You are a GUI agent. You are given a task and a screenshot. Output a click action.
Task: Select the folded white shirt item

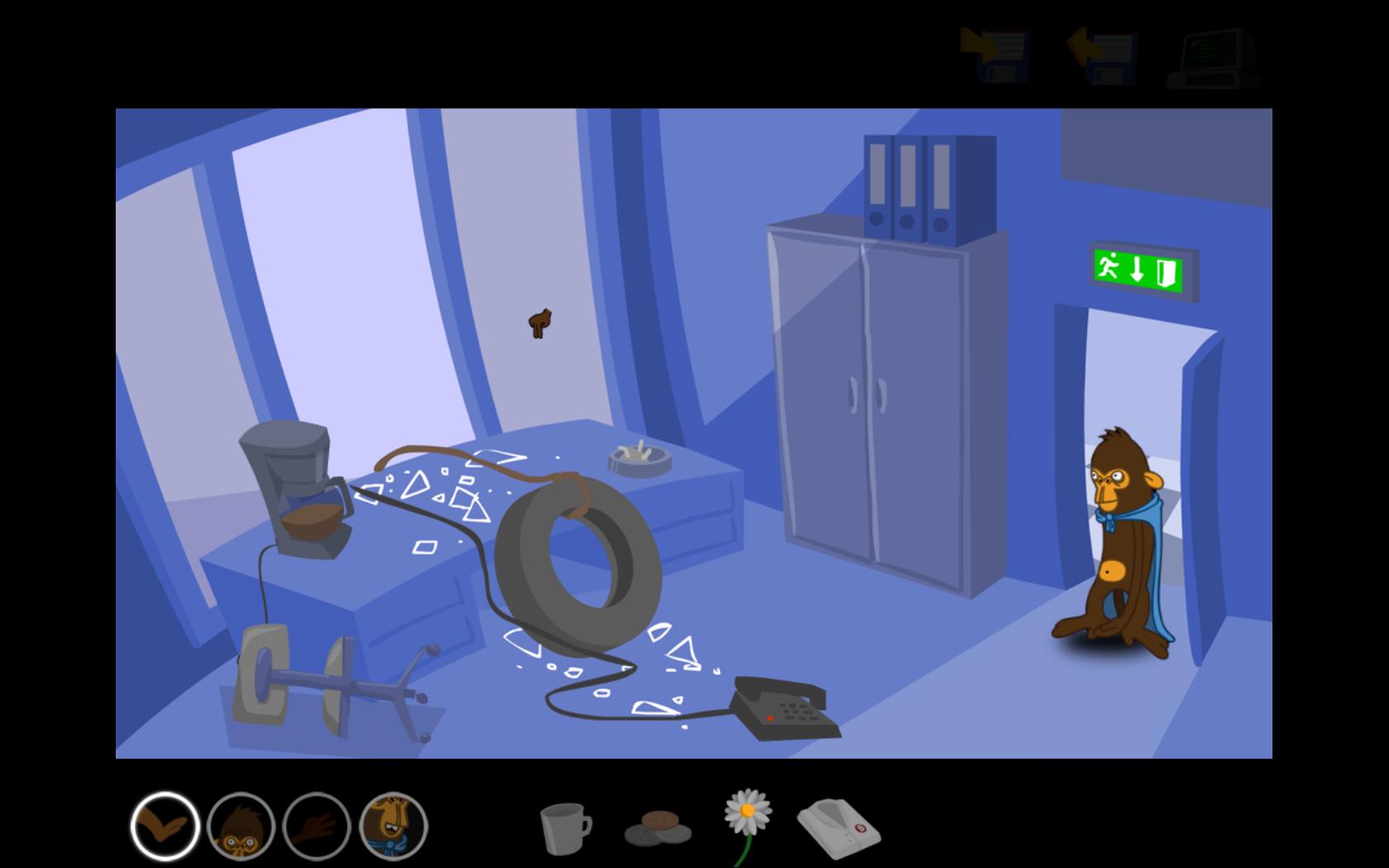click(x=838, y=827)
